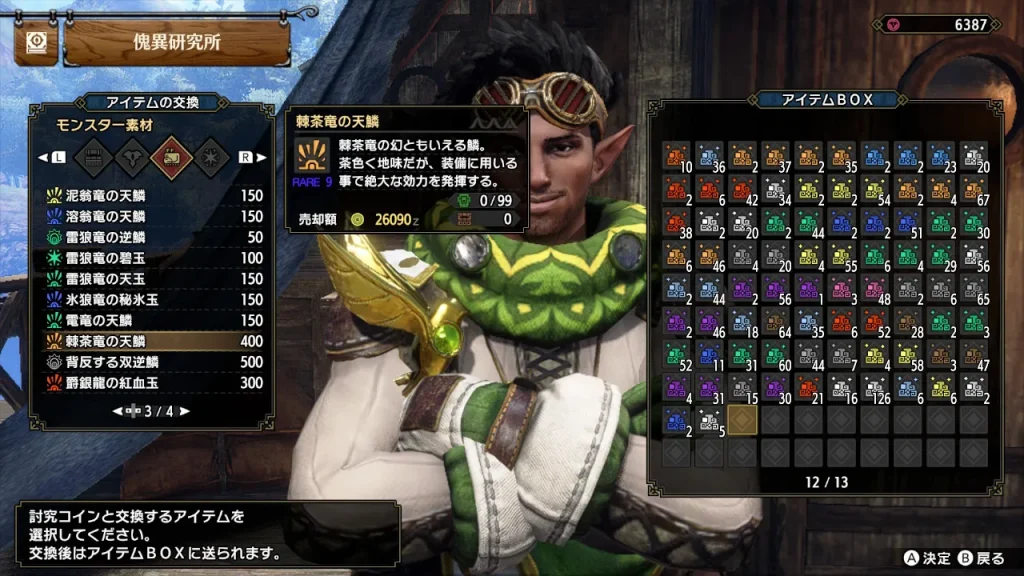Screen dimensions: 1024x576
Task: Pick 電竜の天鱗 in the exchange list
Action: pyautogui.click(x=150, y=320)
